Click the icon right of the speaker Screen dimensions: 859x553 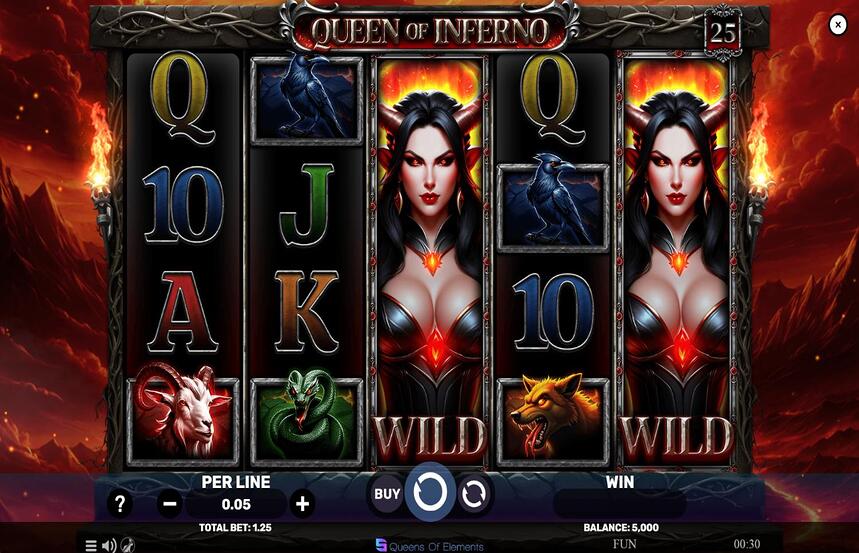point(128,545)
